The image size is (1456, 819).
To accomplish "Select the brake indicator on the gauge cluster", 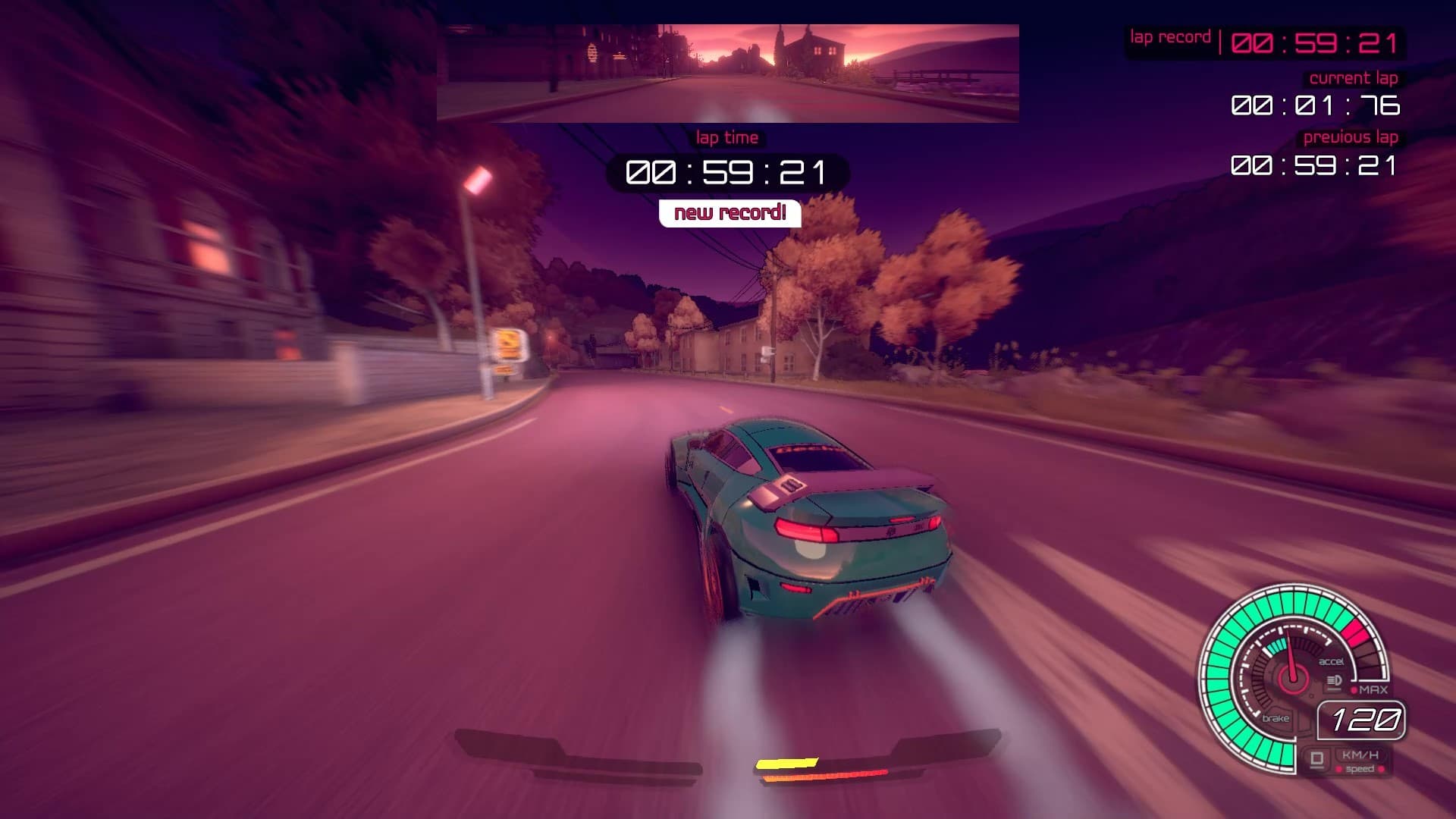I will point(1277,718).
